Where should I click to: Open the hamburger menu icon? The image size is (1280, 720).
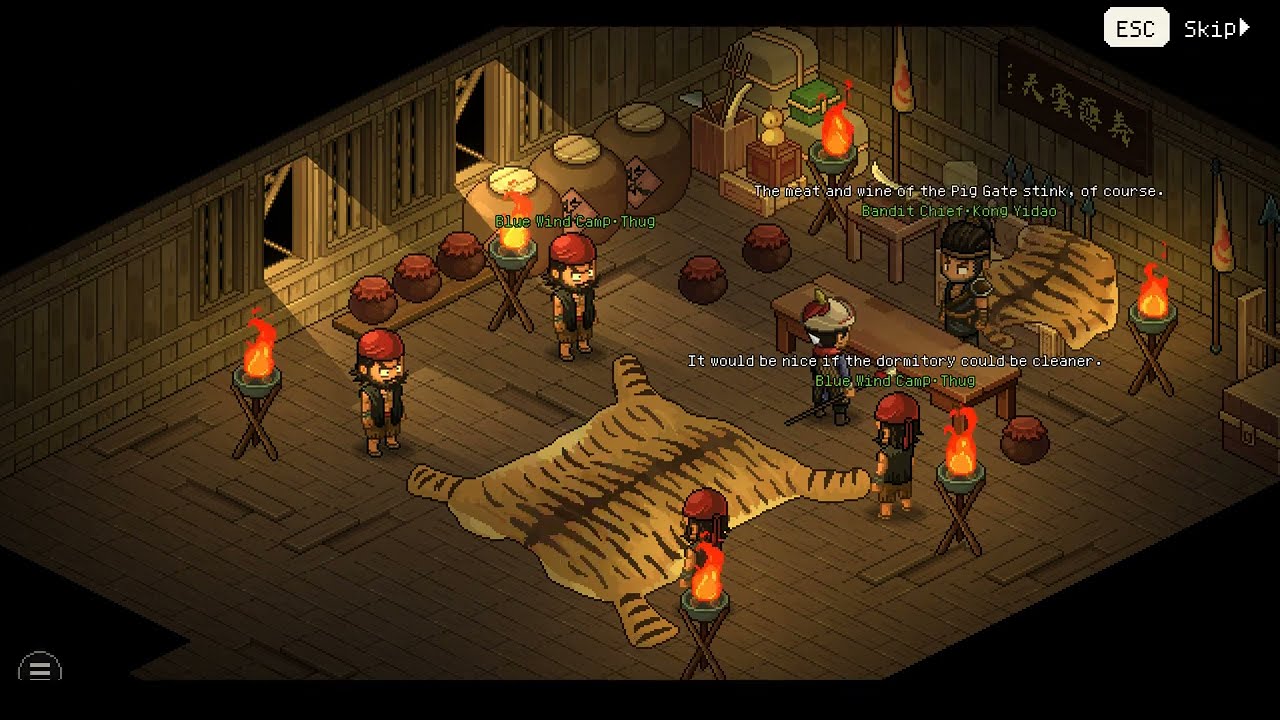coord(40,668)
